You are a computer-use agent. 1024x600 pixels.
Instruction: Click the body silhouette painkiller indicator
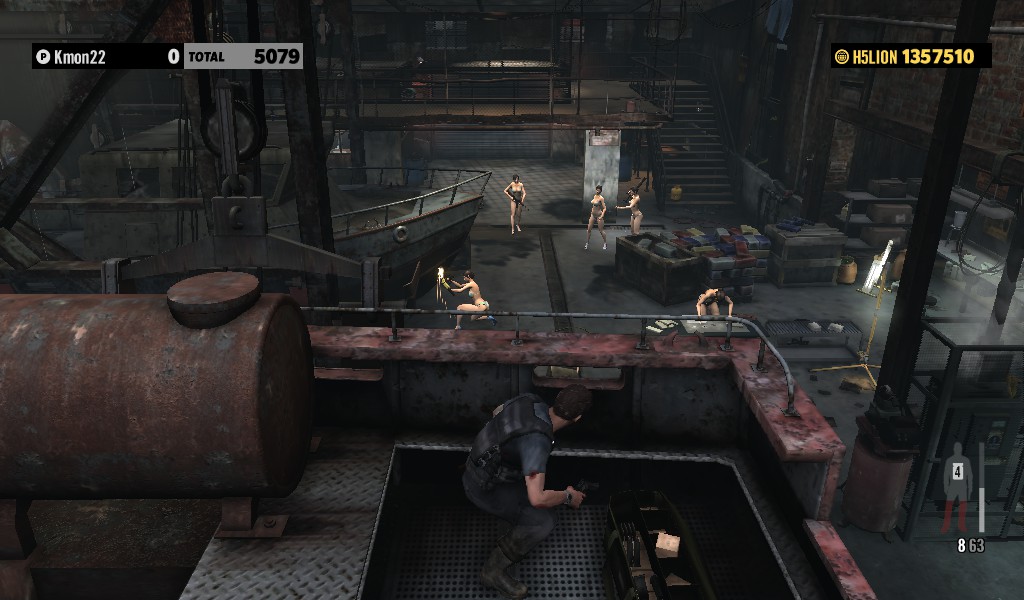[x=958, y=486]
